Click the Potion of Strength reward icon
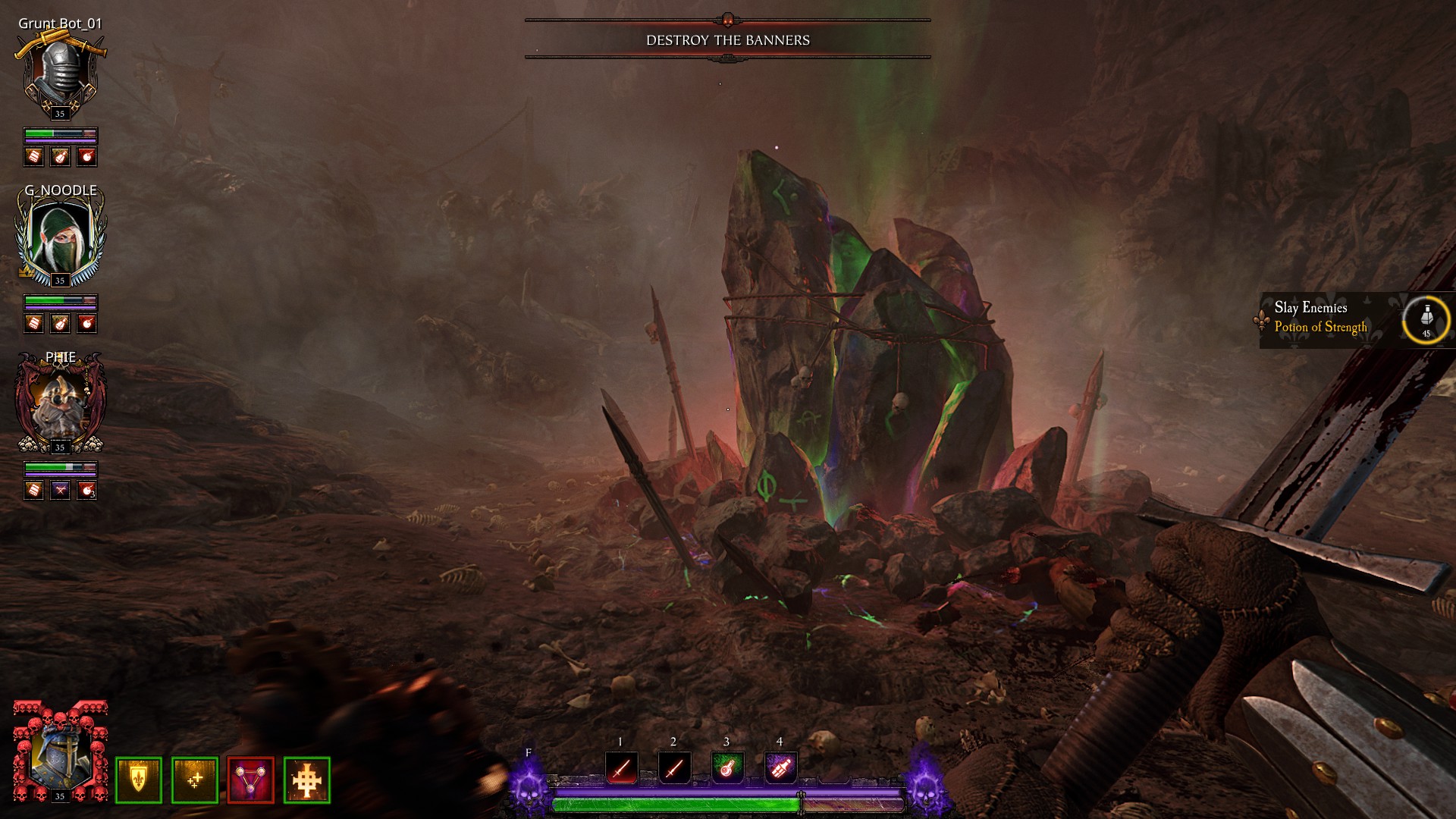The height and width of the screenshot is (819, 1456). pyautogui.click(x=1426, y=320)
